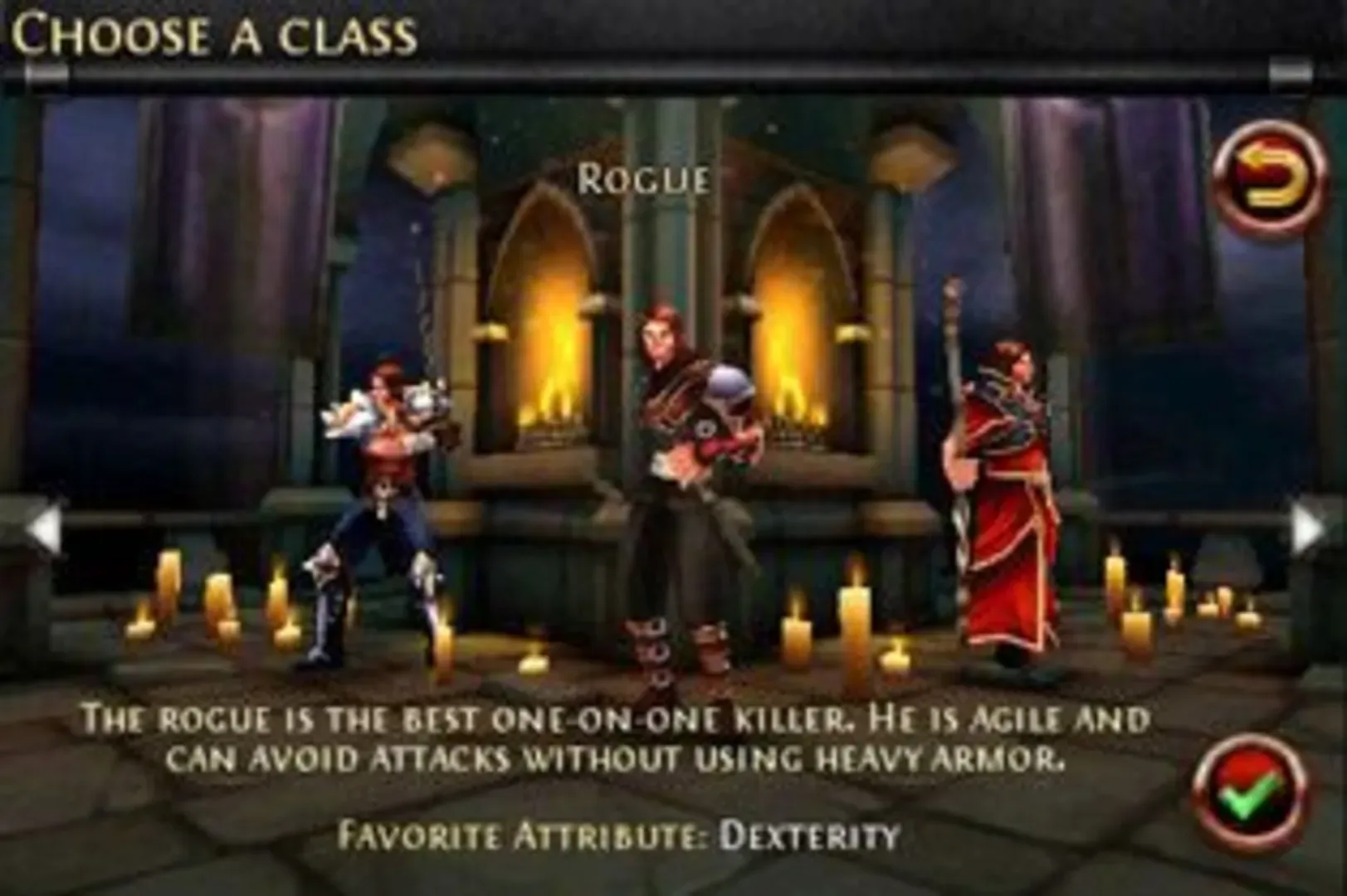Click the left end of the top bar
The width and height of the screenshot is (1347, 896).
tap(46, 75)
